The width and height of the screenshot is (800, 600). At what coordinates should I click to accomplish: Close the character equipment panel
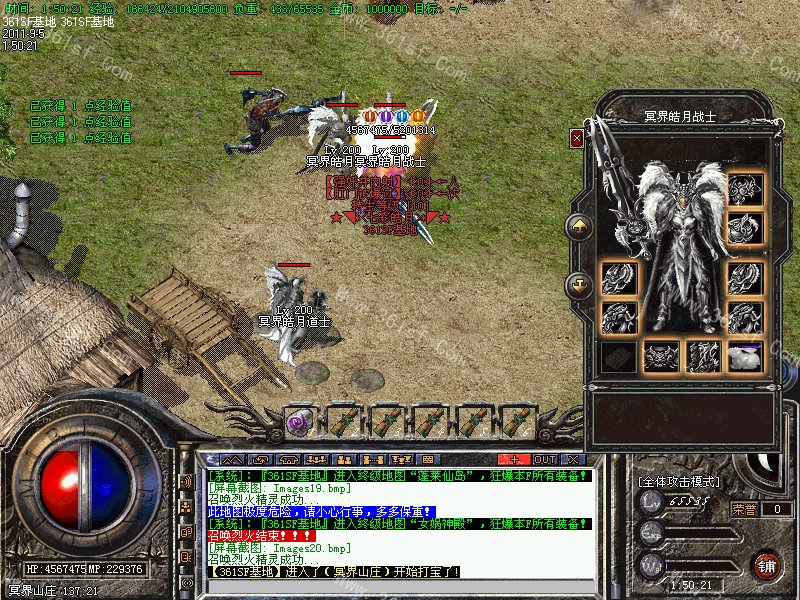click(576, 139)
